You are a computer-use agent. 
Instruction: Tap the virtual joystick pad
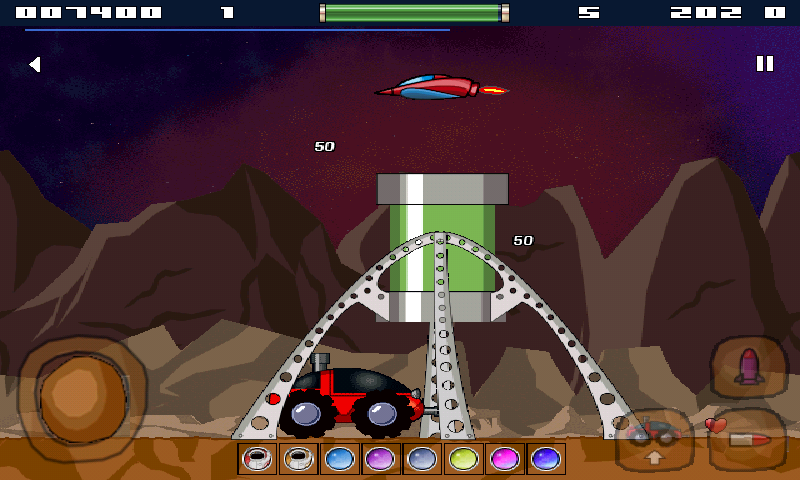(x=82, y=389)
